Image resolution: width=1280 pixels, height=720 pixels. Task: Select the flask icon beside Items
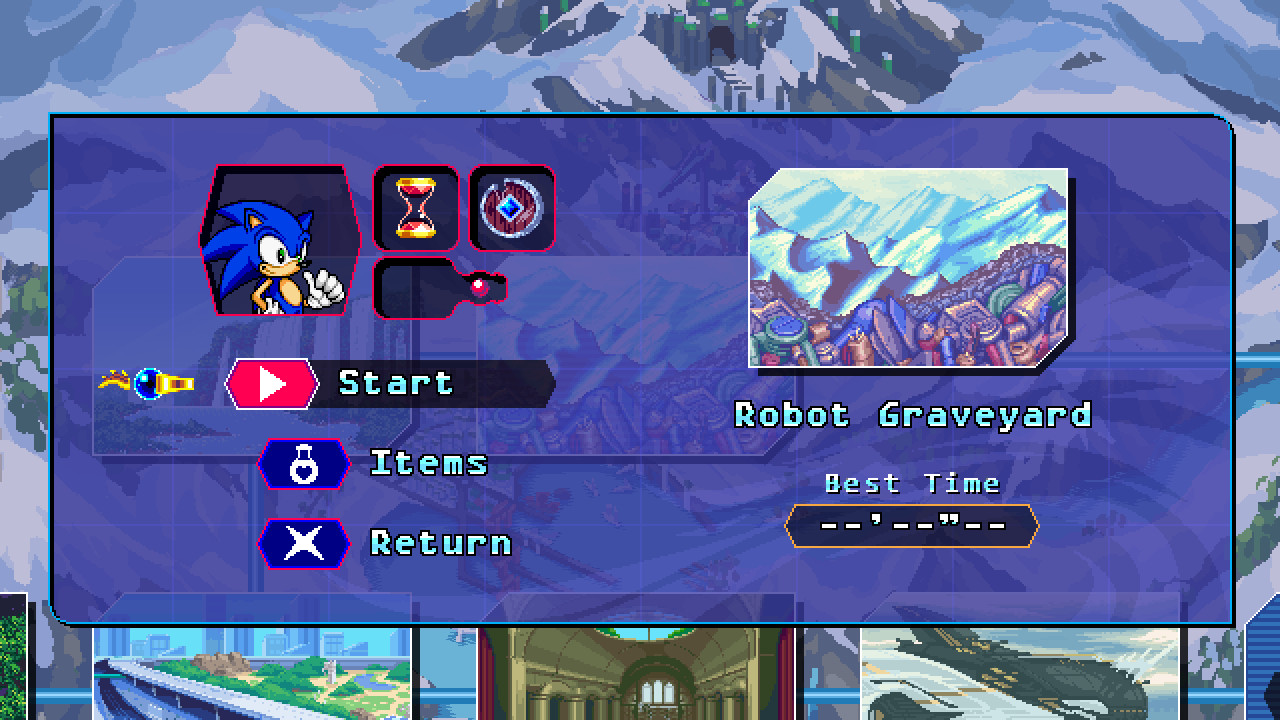coord(303,462)
